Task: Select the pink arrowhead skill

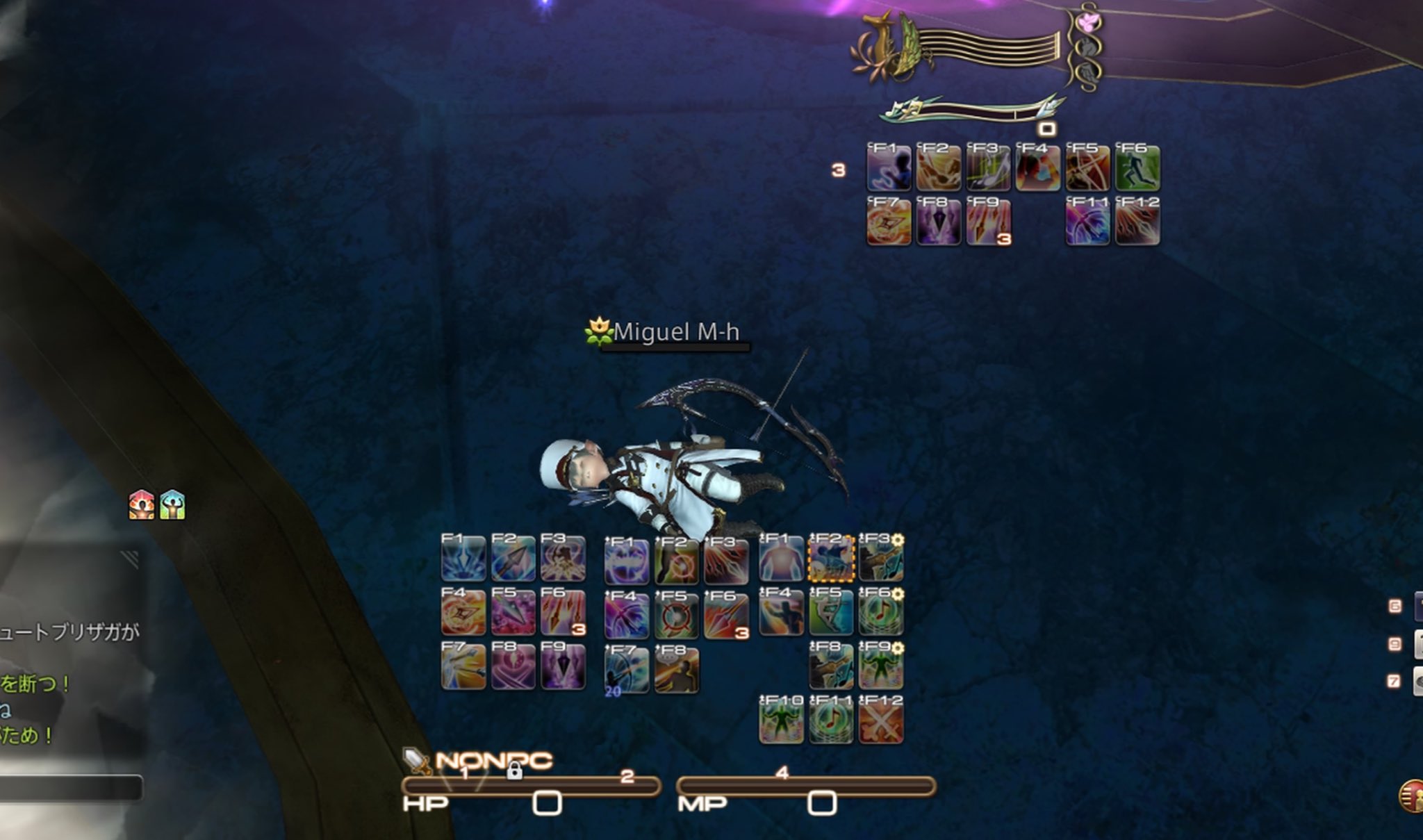Action: point(513,613)
